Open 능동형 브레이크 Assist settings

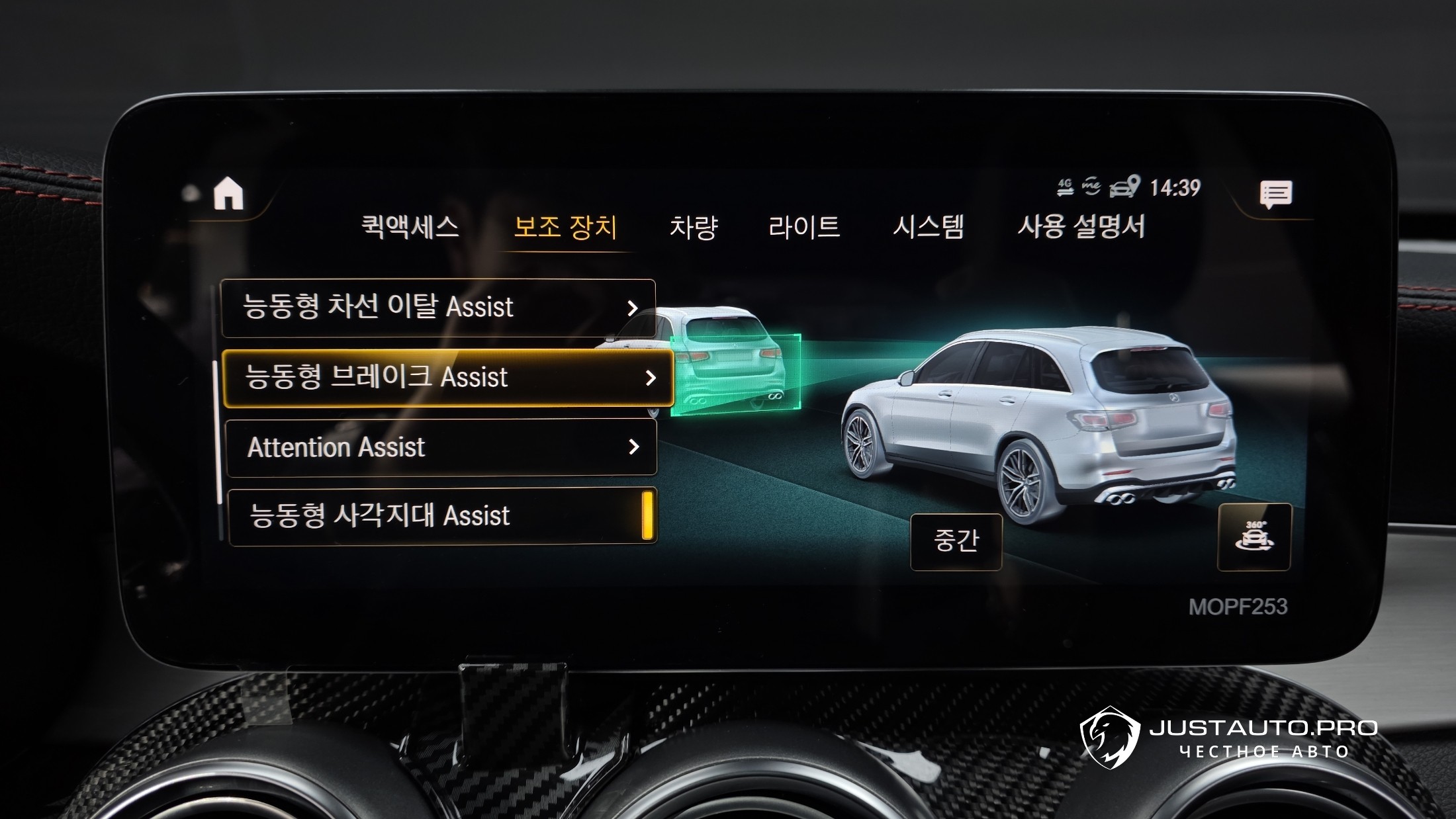(x=448, y=378)
